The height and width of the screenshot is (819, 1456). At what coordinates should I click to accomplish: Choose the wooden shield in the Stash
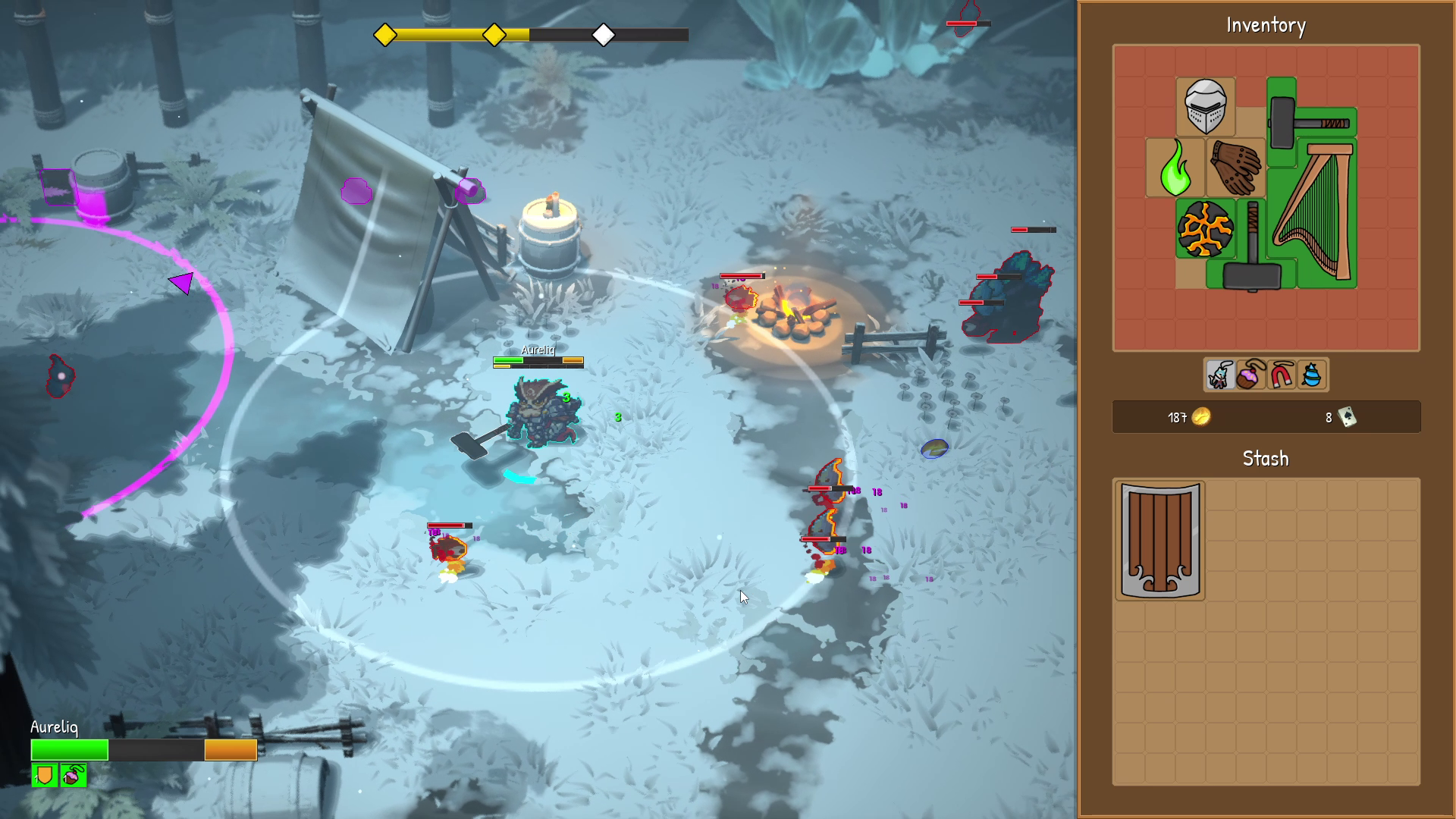pyautogui.click(x=1159, y=540)
